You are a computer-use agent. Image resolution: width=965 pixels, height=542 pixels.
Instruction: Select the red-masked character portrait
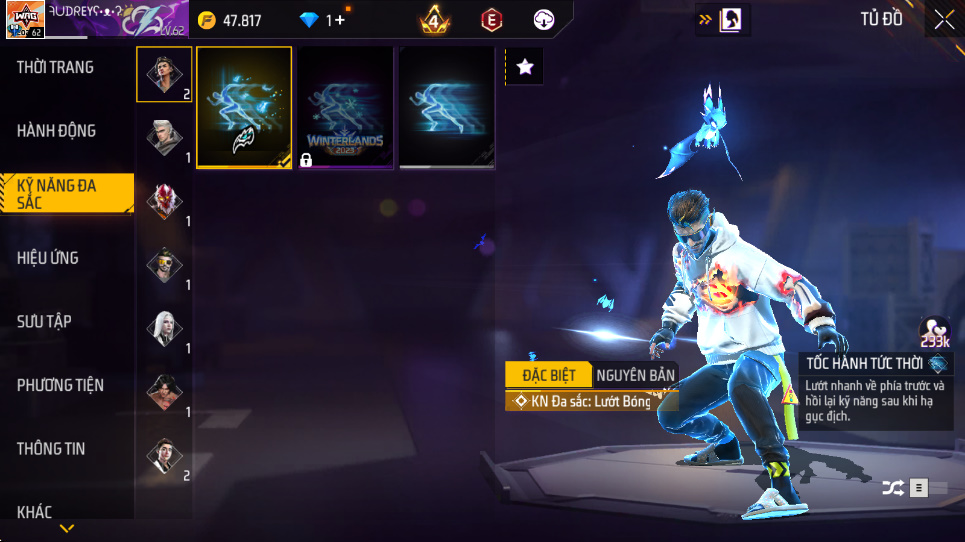164,201
